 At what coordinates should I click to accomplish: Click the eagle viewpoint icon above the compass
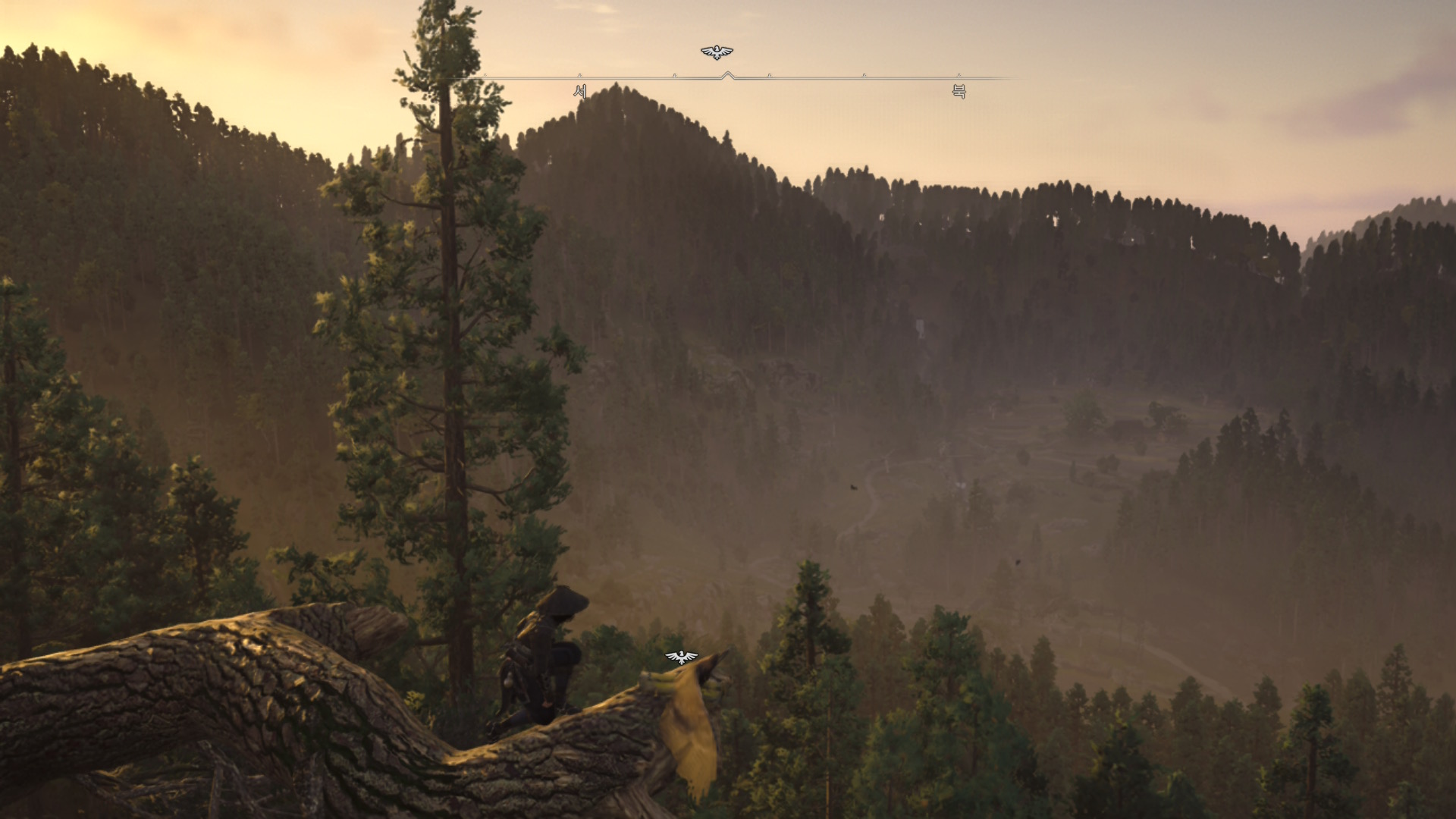(x=717, y=52)
